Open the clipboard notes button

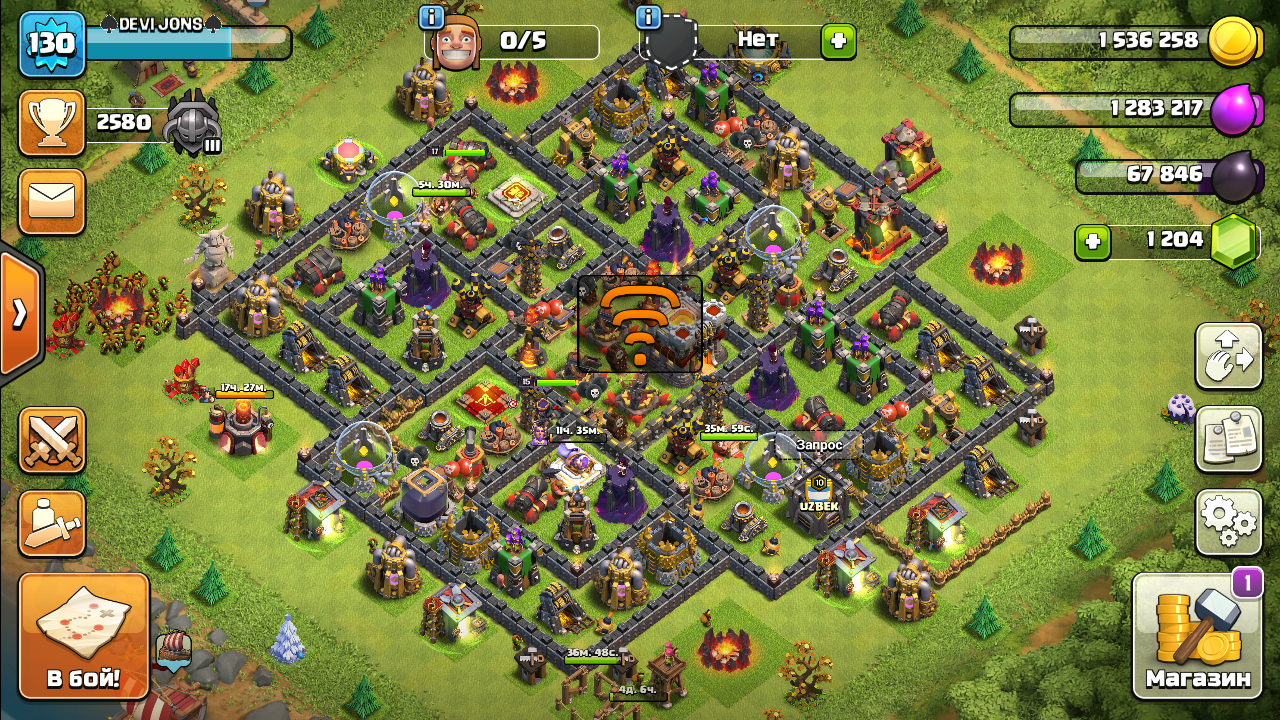[1228, 439]
